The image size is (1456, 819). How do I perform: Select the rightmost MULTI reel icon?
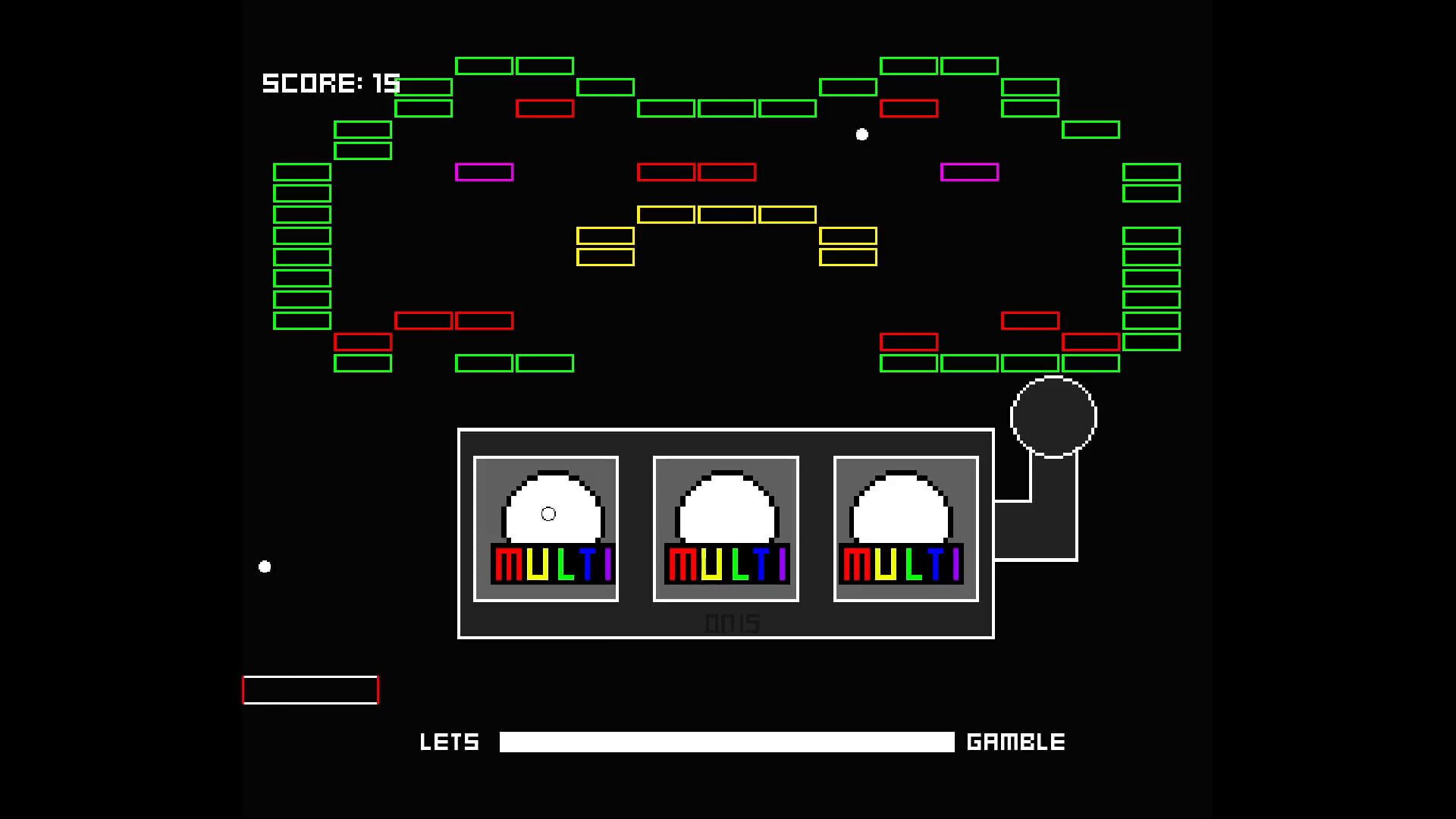(905, 527)
